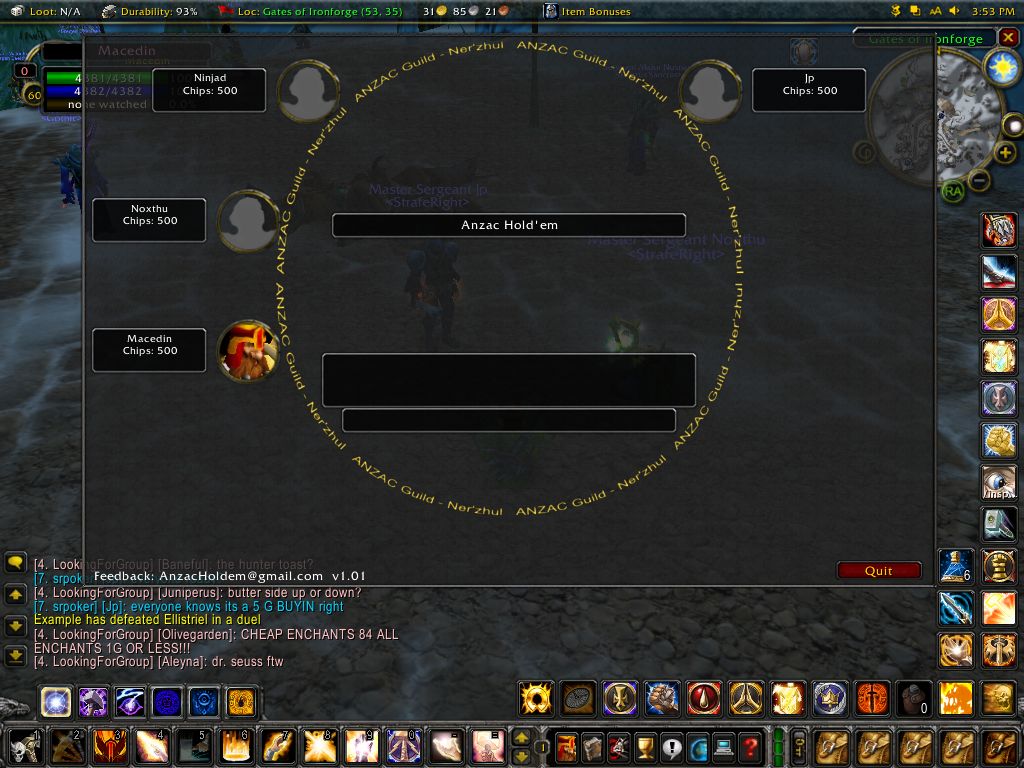Select the Noxthu player seat box

[x=149, y=220]
